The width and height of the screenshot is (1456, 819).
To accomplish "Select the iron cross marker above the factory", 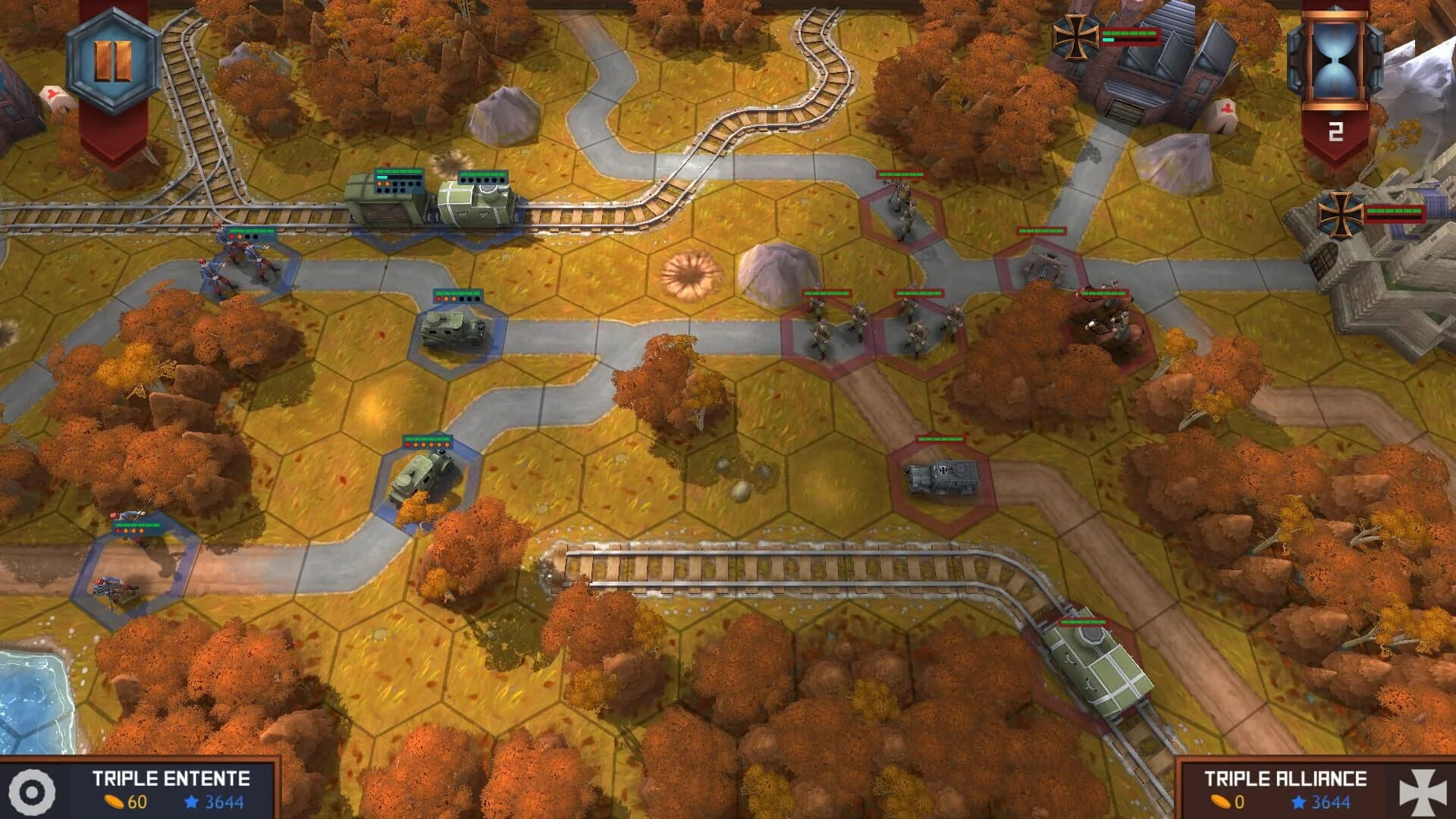I will click(x=1074, y=36).
